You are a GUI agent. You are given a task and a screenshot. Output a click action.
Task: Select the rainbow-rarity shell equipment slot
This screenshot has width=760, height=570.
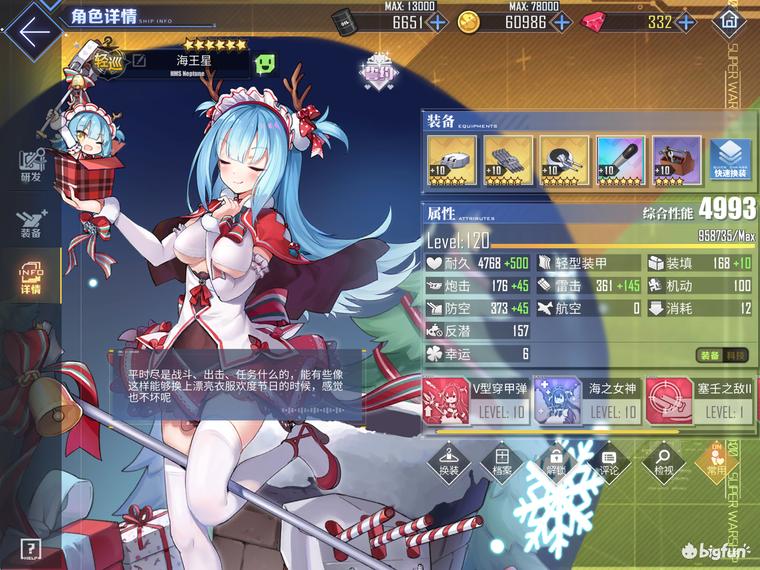(x=620, y=160)
